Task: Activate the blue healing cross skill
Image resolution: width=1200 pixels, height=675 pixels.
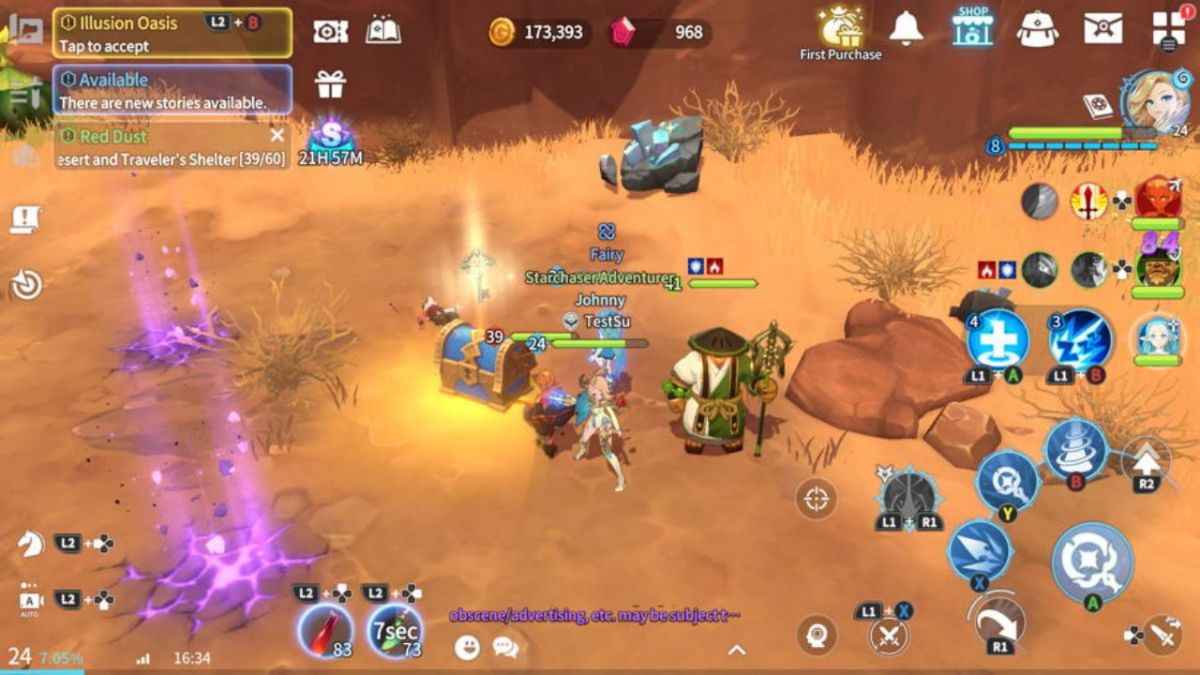Action: 997,340
